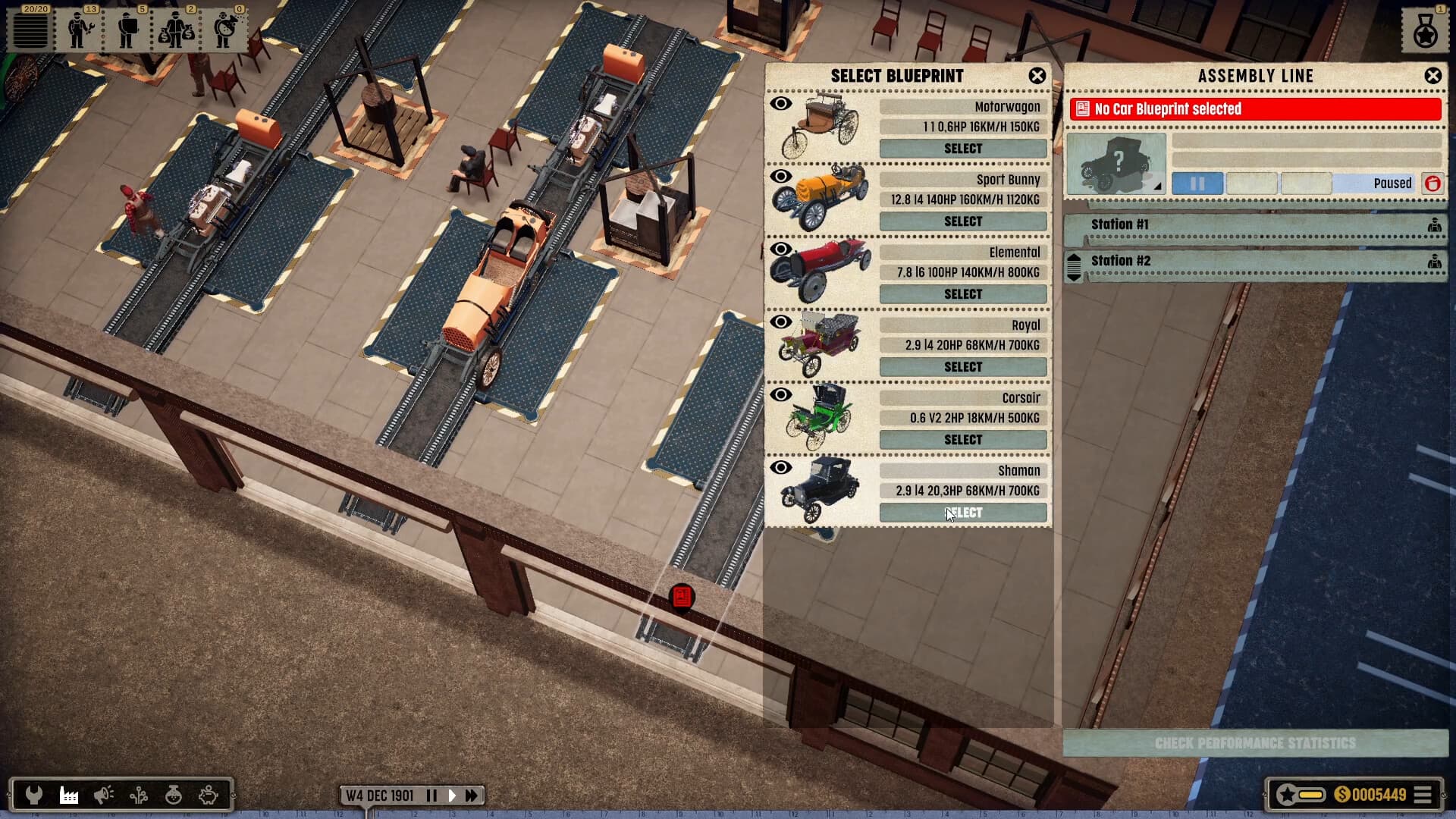Open the megaphone marketing panel
1456x819 pixels.
pyautogui.click(x=102, y=795)
